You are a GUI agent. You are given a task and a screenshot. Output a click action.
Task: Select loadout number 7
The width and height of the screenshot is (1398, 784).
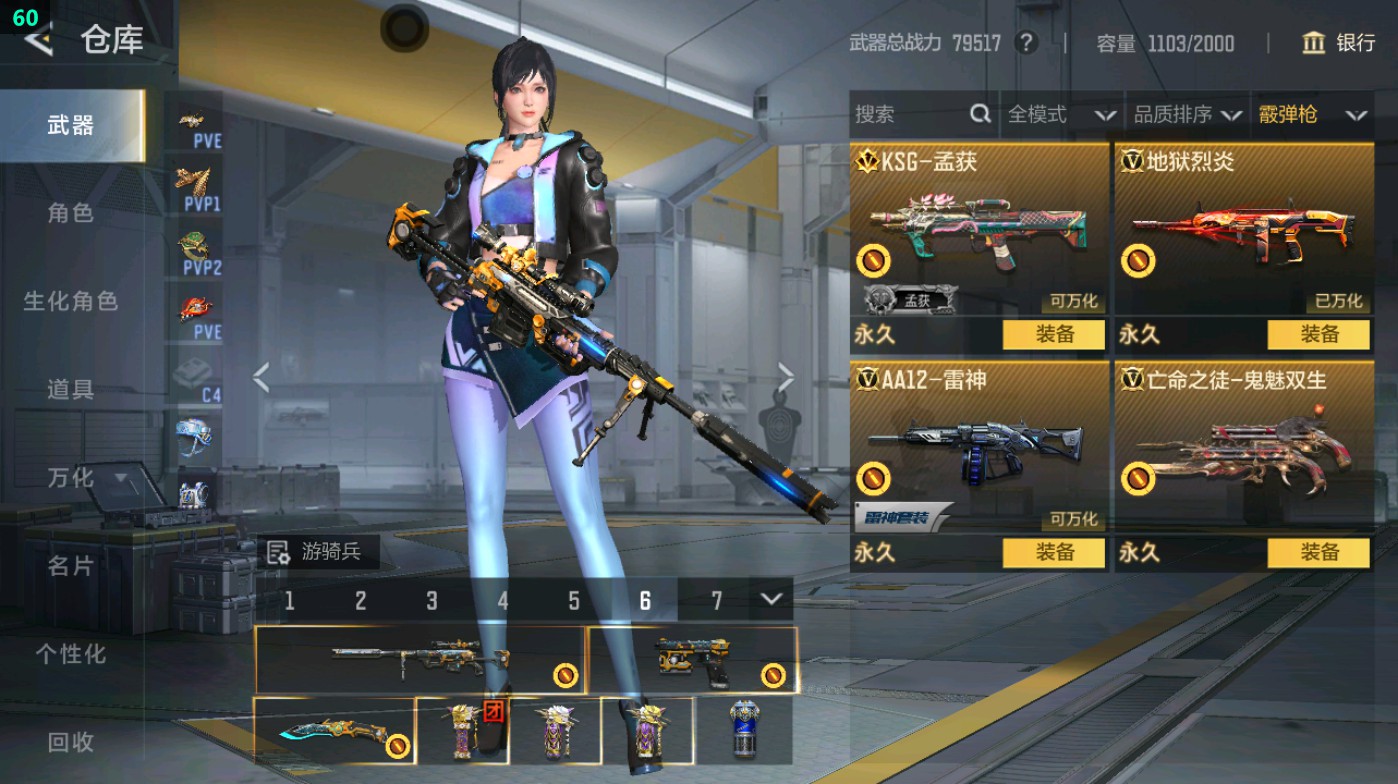pyautogui.click(x=716, y=600)
